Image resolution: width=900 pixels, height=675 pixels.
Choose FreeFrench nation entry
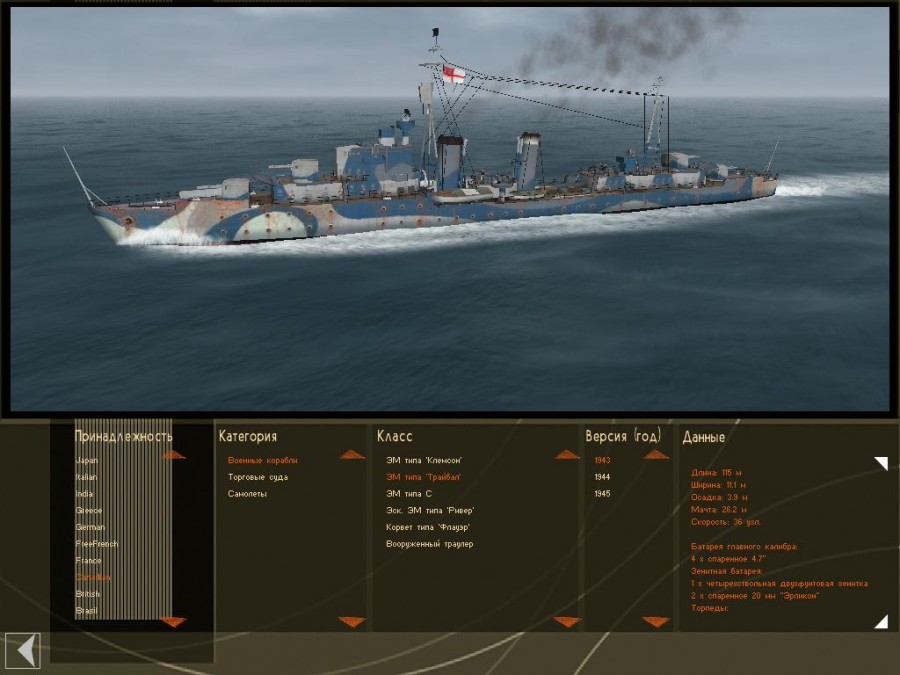point(97,544)
